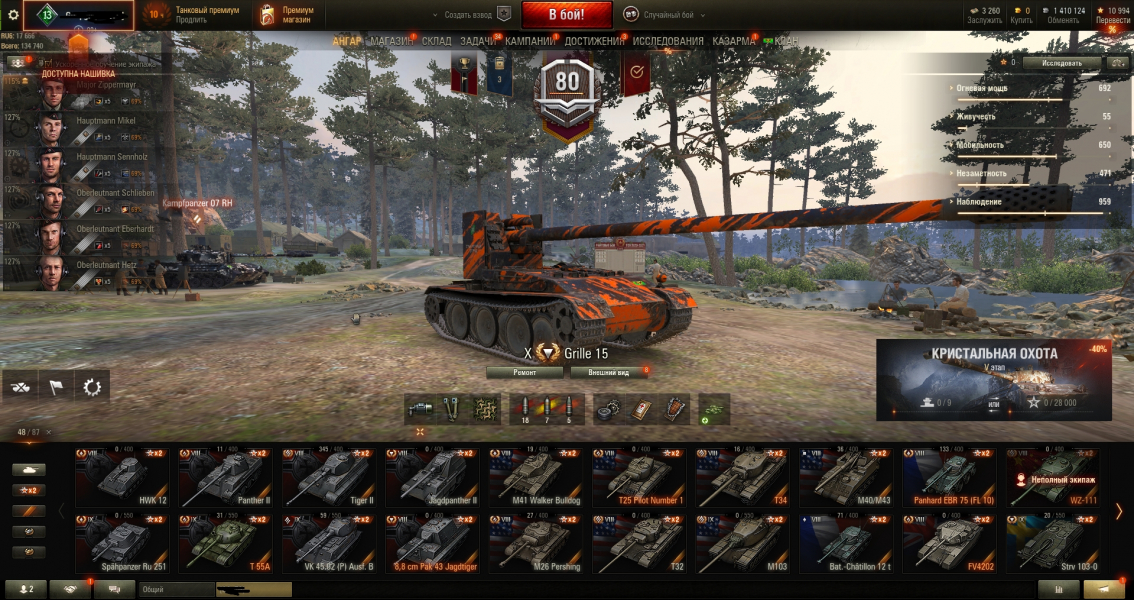
Task: Open «Внешний вид» customization for Grille 15
Action: pyautogui.click(x=609, y=372)
